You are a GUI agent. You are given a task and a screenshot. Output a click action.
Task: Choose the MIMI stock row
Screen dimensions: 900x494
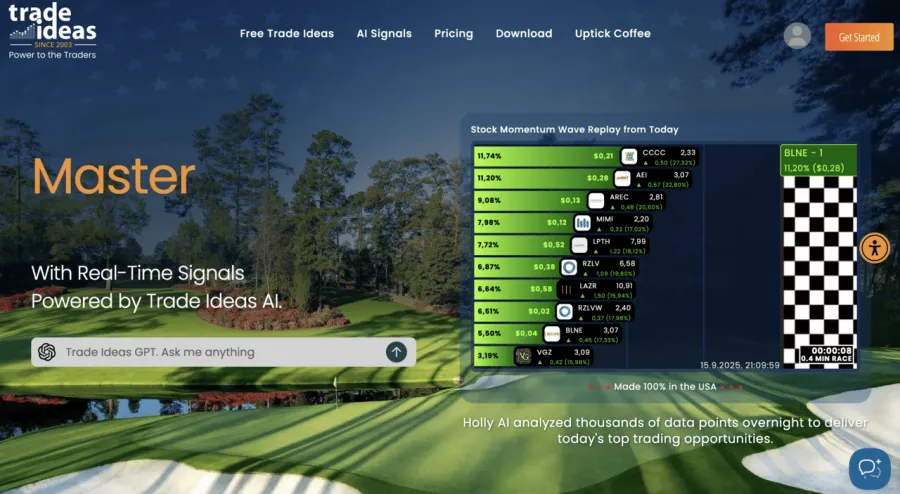(x=586, y=222)
